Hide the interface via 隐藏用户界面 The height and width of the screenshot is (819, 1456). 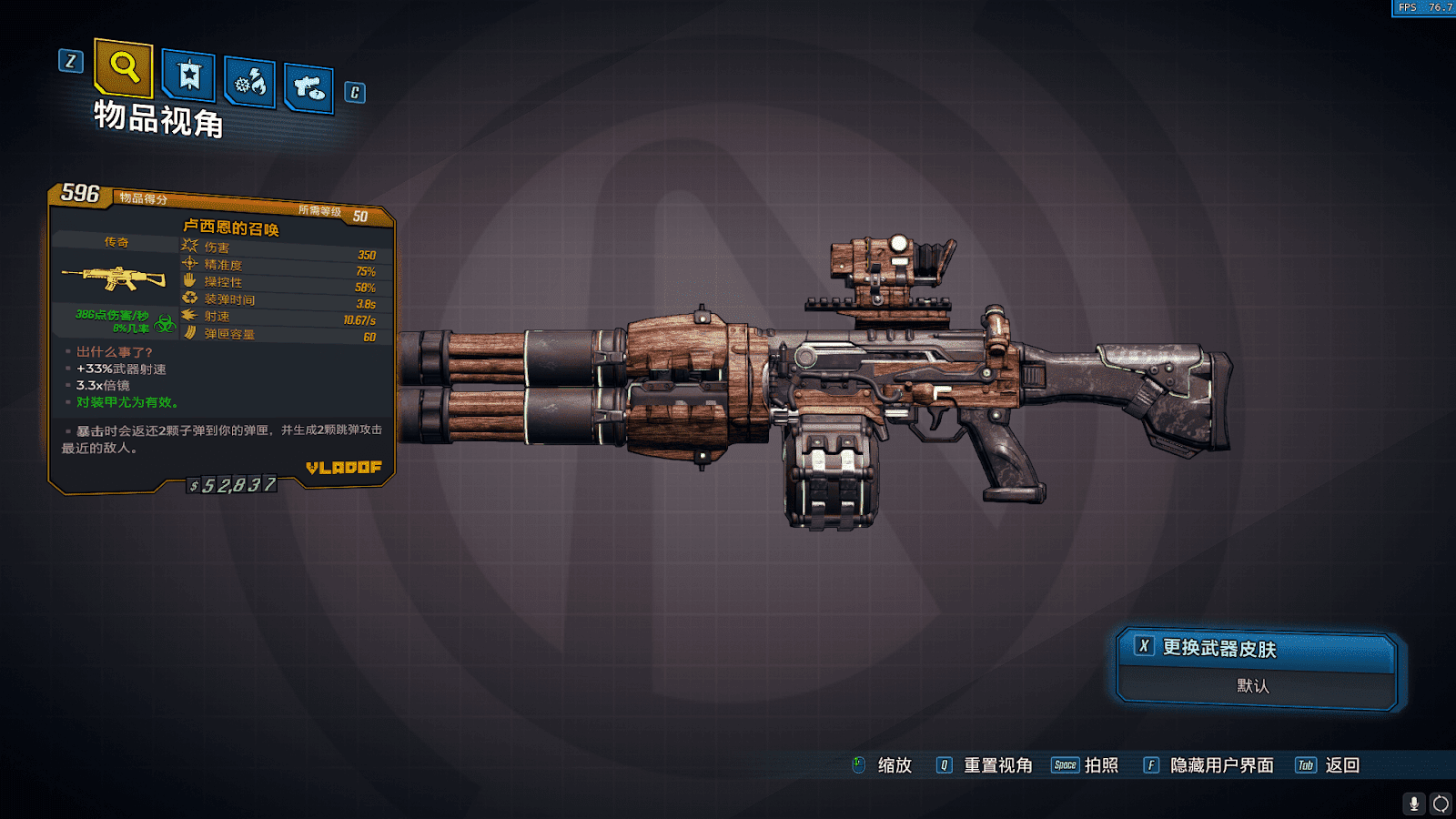click(x=1221, y=765)
